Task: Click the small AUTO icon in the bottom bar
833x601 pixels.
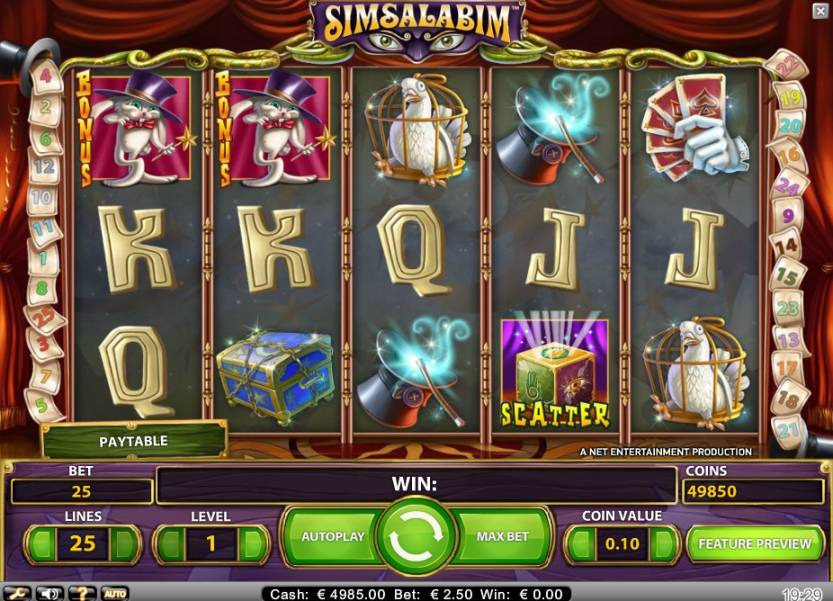Action: click(x=114, y=593)
